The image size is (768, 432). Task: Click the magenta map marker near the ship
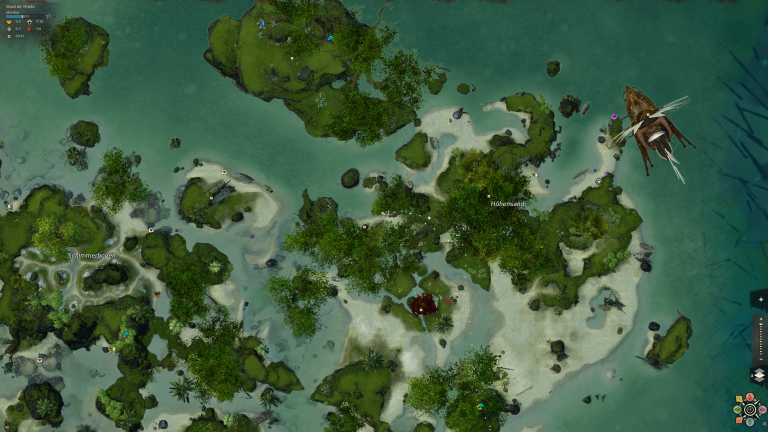pos(614,117)
